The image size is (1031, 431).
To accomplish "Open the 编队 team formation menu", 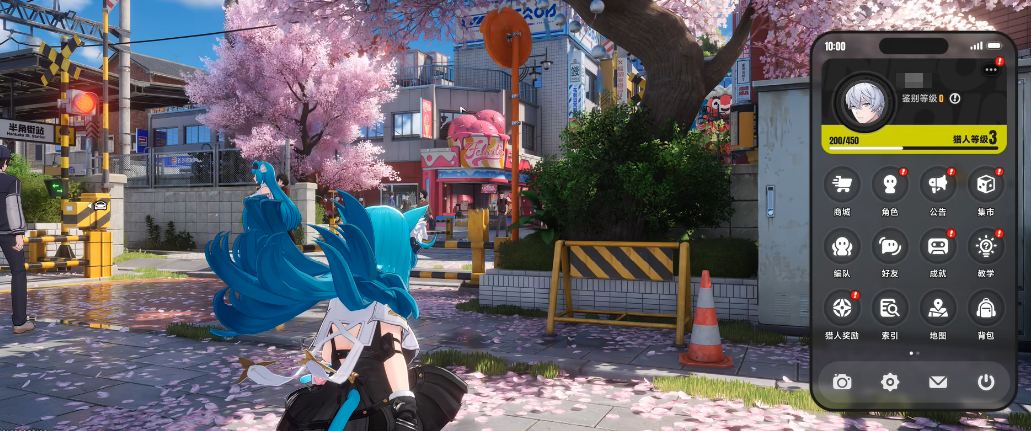I will click(841, 247).
